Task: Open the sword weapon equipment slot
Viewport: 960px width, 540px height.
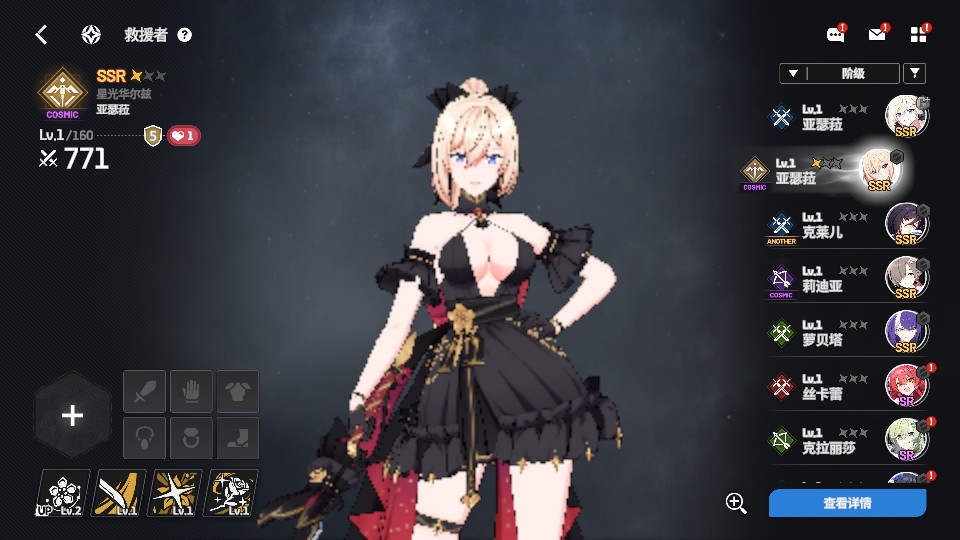Action: pyautogui.click(x=144, y=391)
